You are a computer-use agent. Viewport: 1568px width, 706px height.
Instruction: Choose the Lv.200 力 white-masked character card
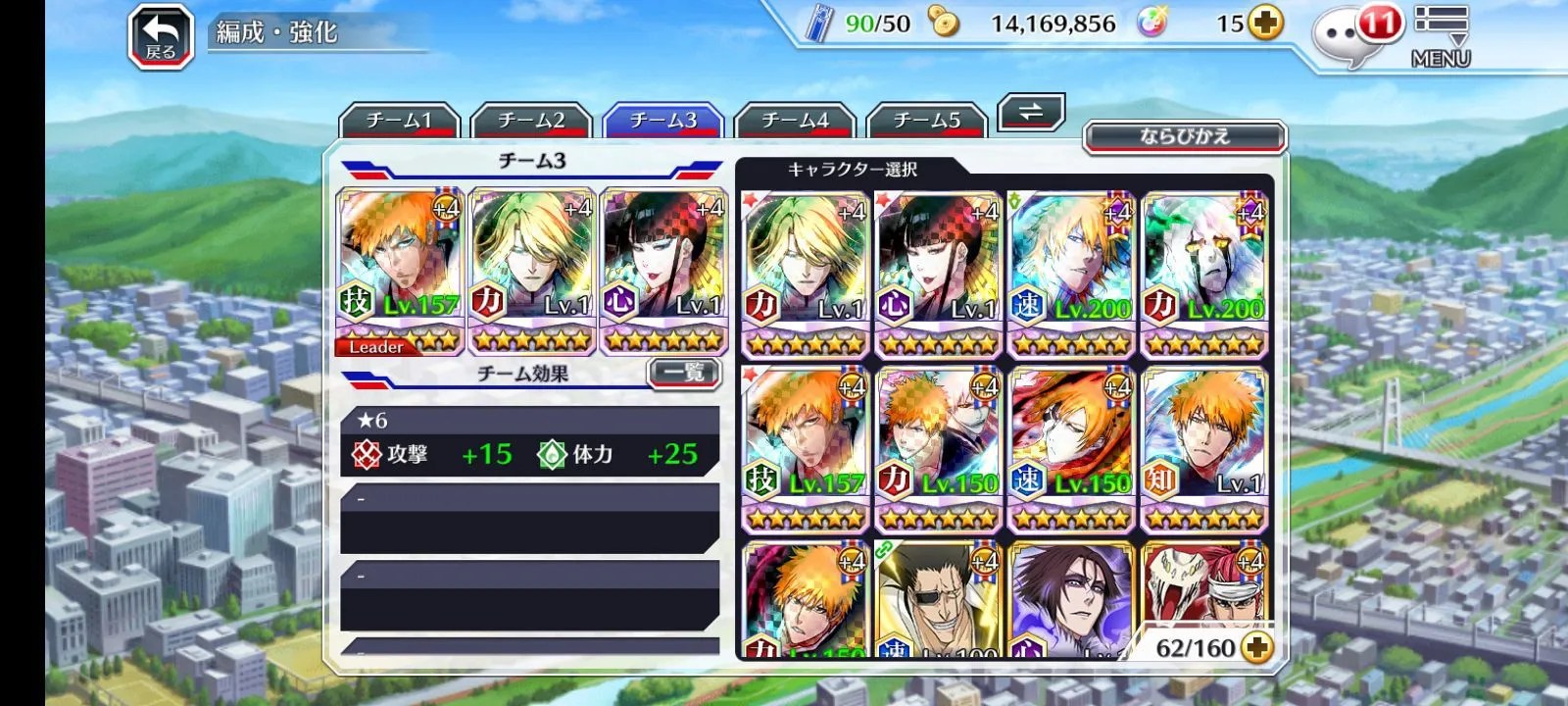(x=1204, y=274)
